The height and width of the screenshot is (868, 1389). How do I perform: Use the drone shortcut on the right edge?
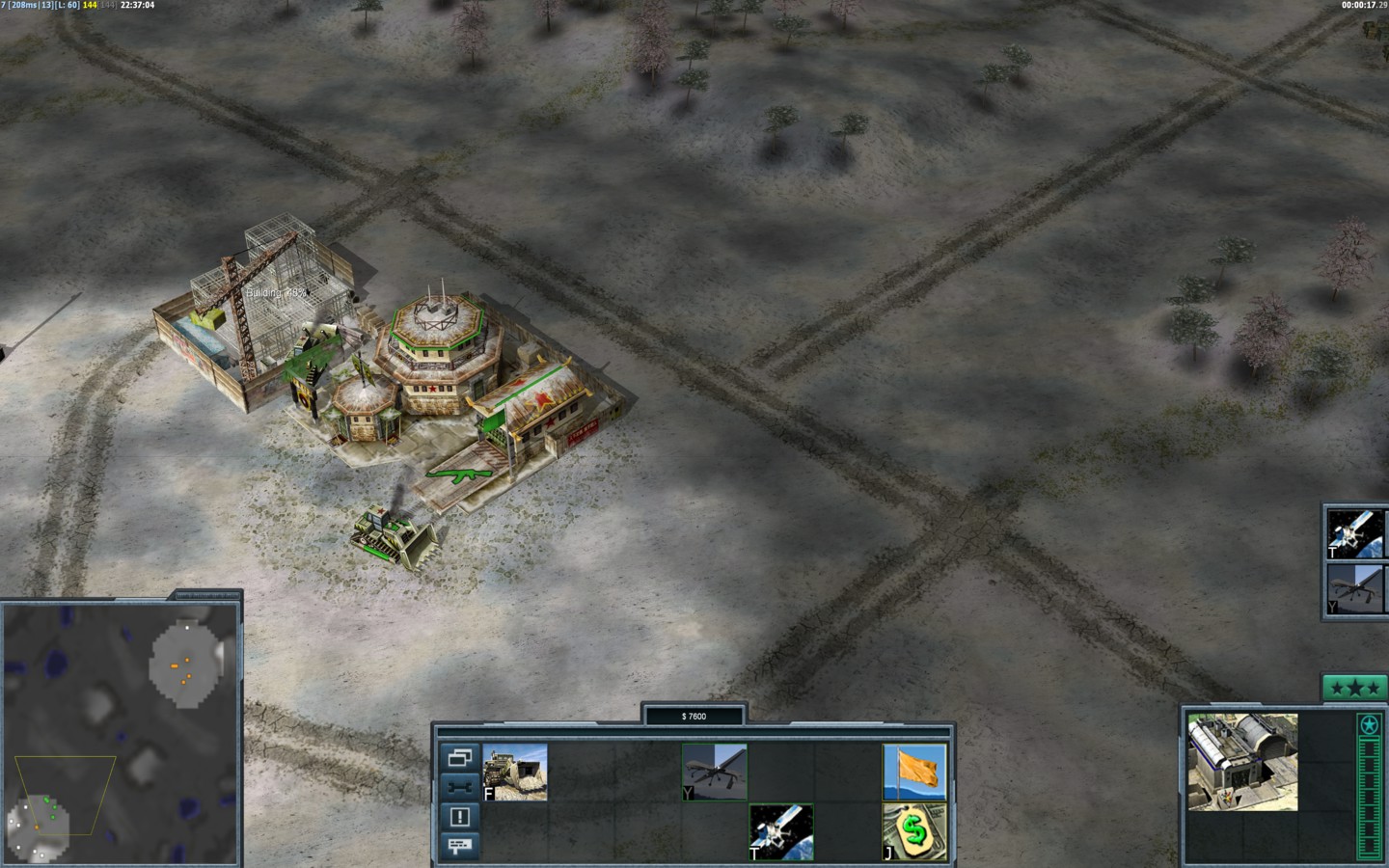(1355, 589)
